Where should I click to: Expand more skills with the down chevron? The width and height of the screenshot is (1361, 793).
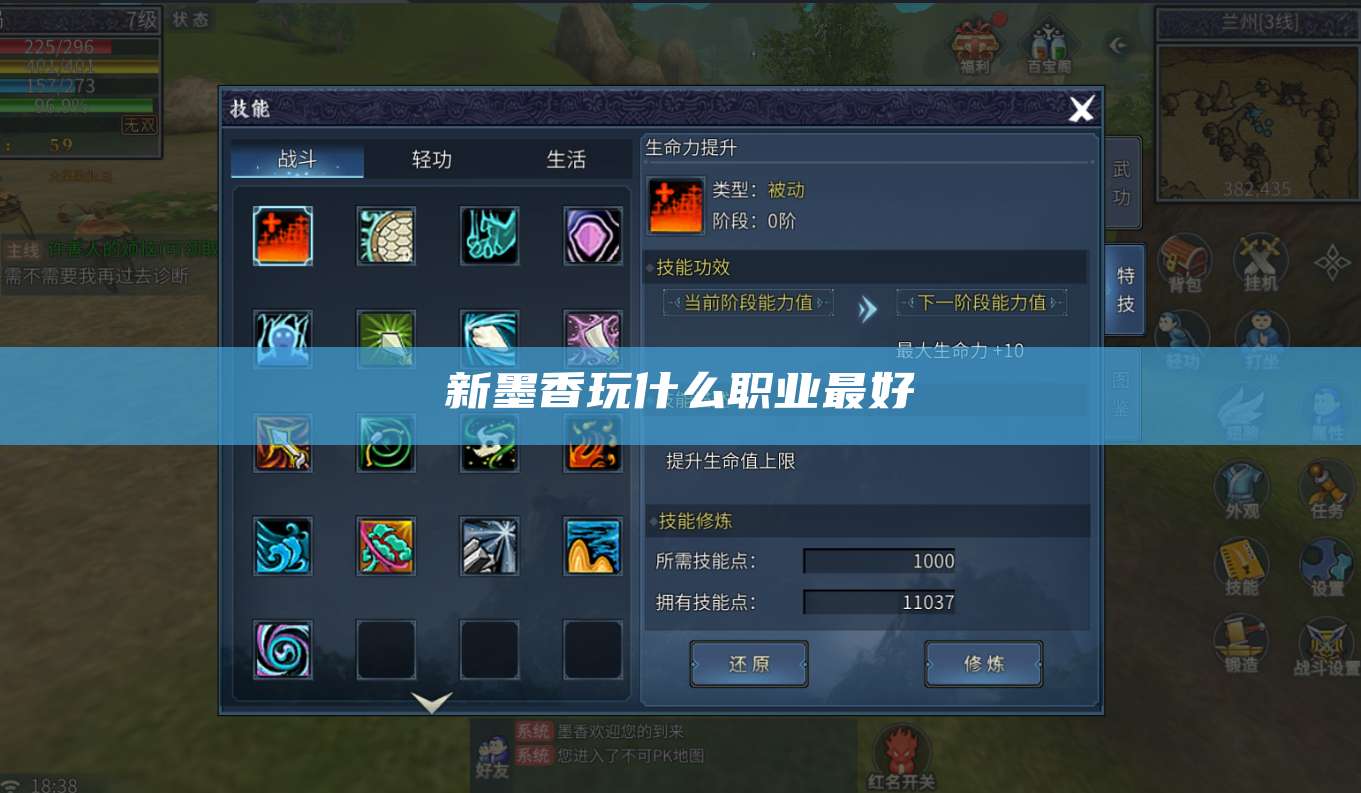click(431, 703)
